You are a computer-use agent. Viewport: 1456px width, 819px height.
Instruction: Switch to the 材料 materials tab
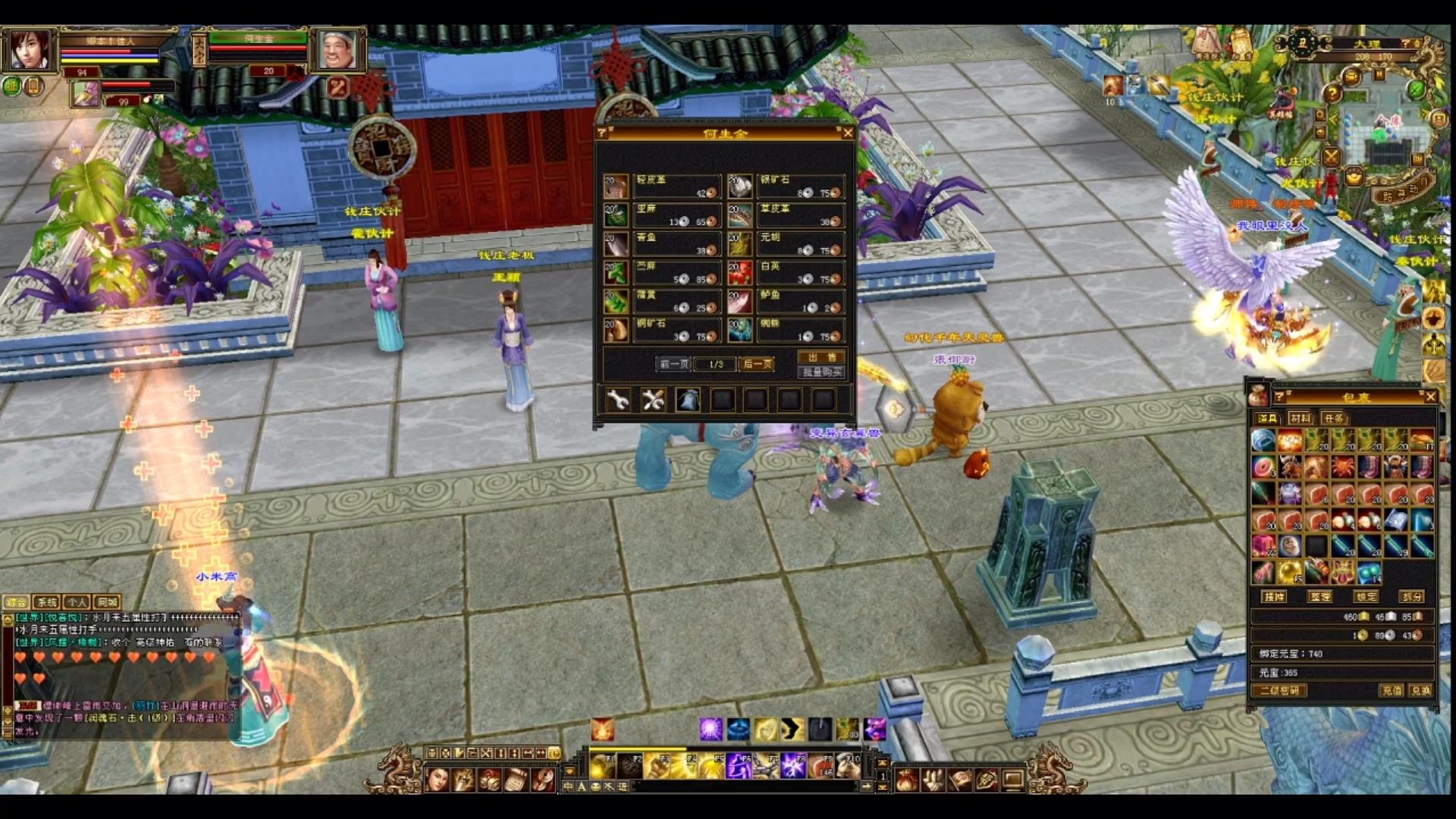point(1300,418)
